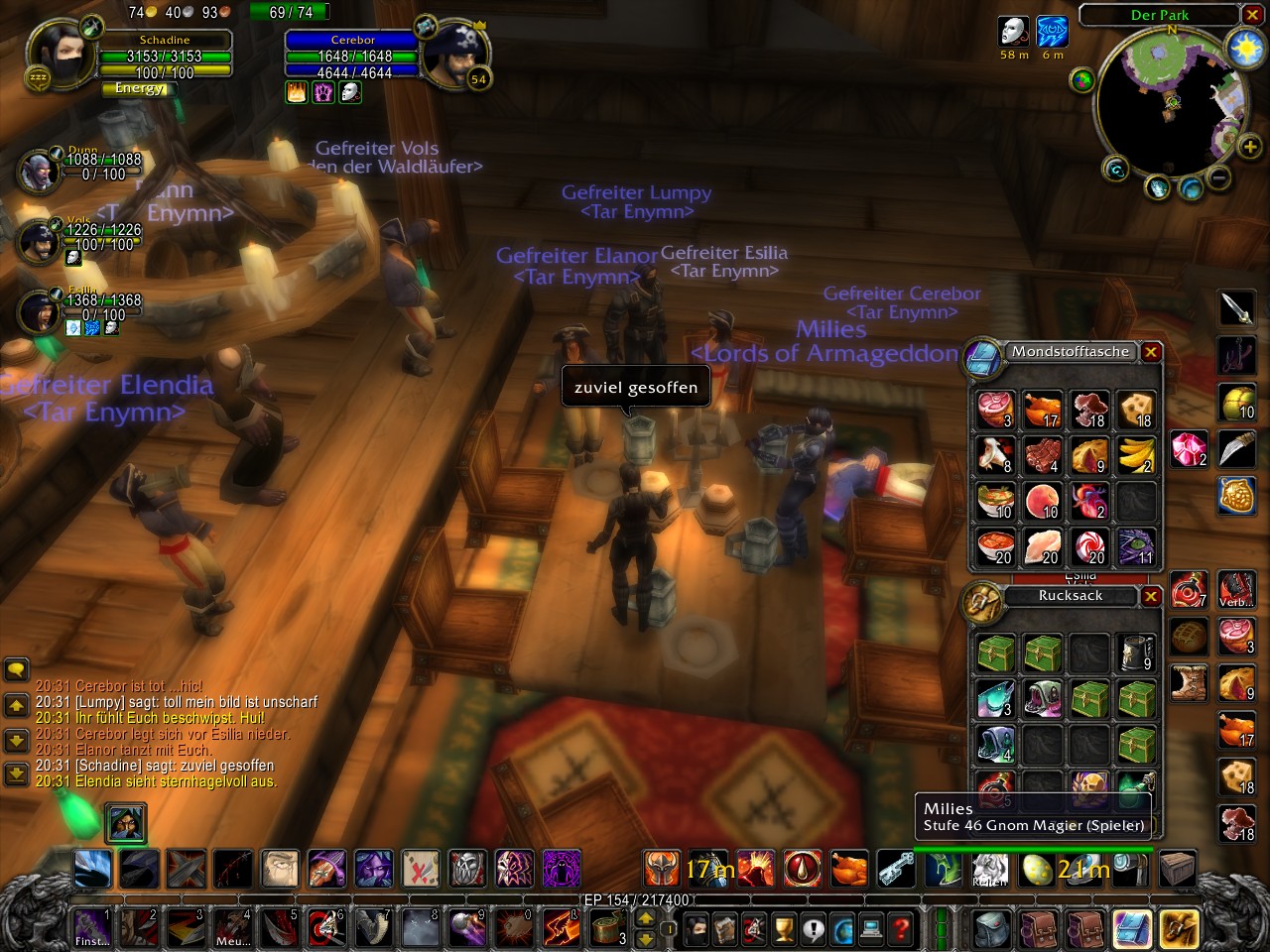Open character info from the micro menu
1270x952 pixels.
point(698,929)
